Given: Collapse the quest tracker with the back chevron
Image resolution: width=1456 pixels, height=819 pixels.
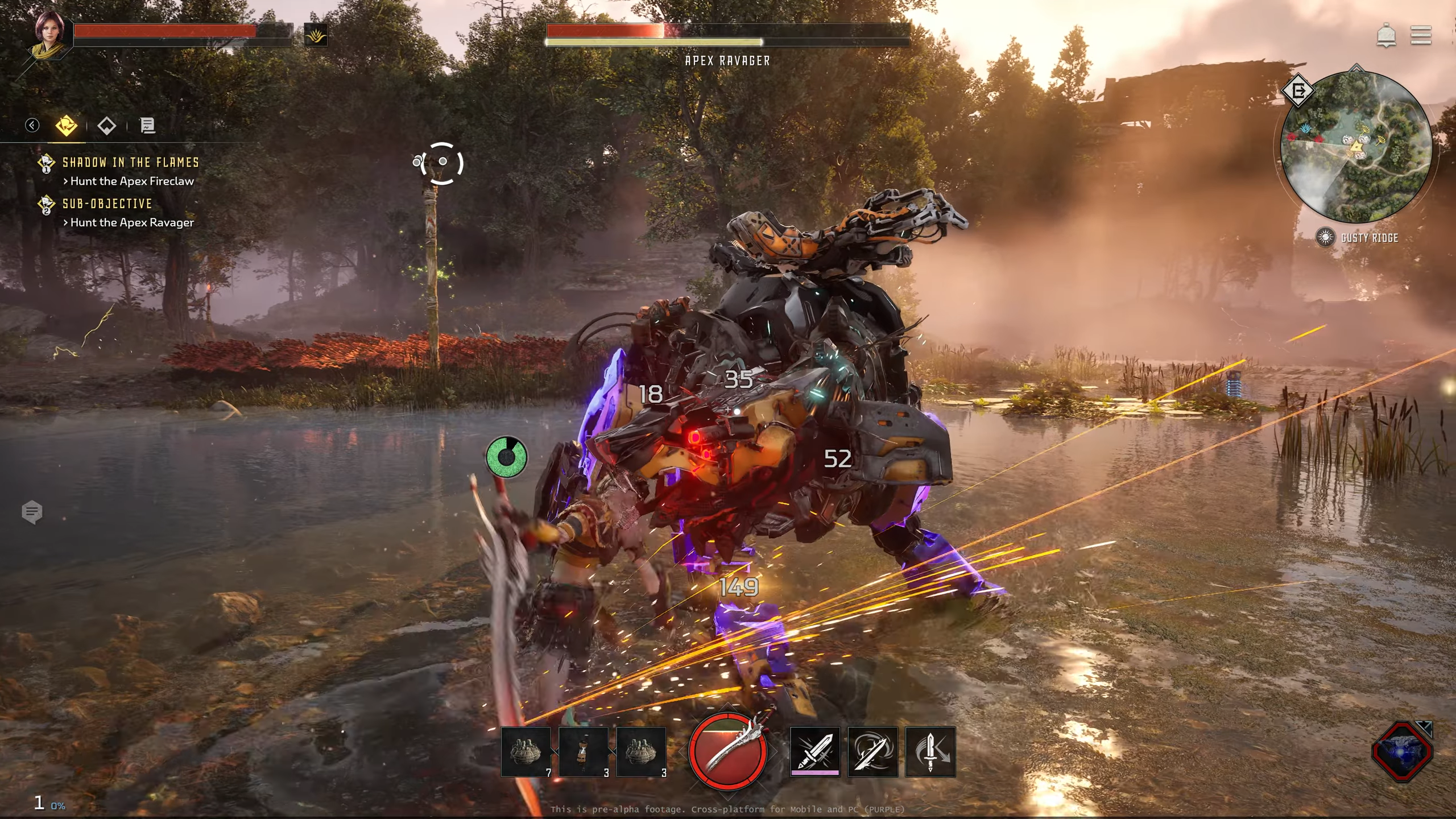Looking at the screenshot, I should click(32, 126).
